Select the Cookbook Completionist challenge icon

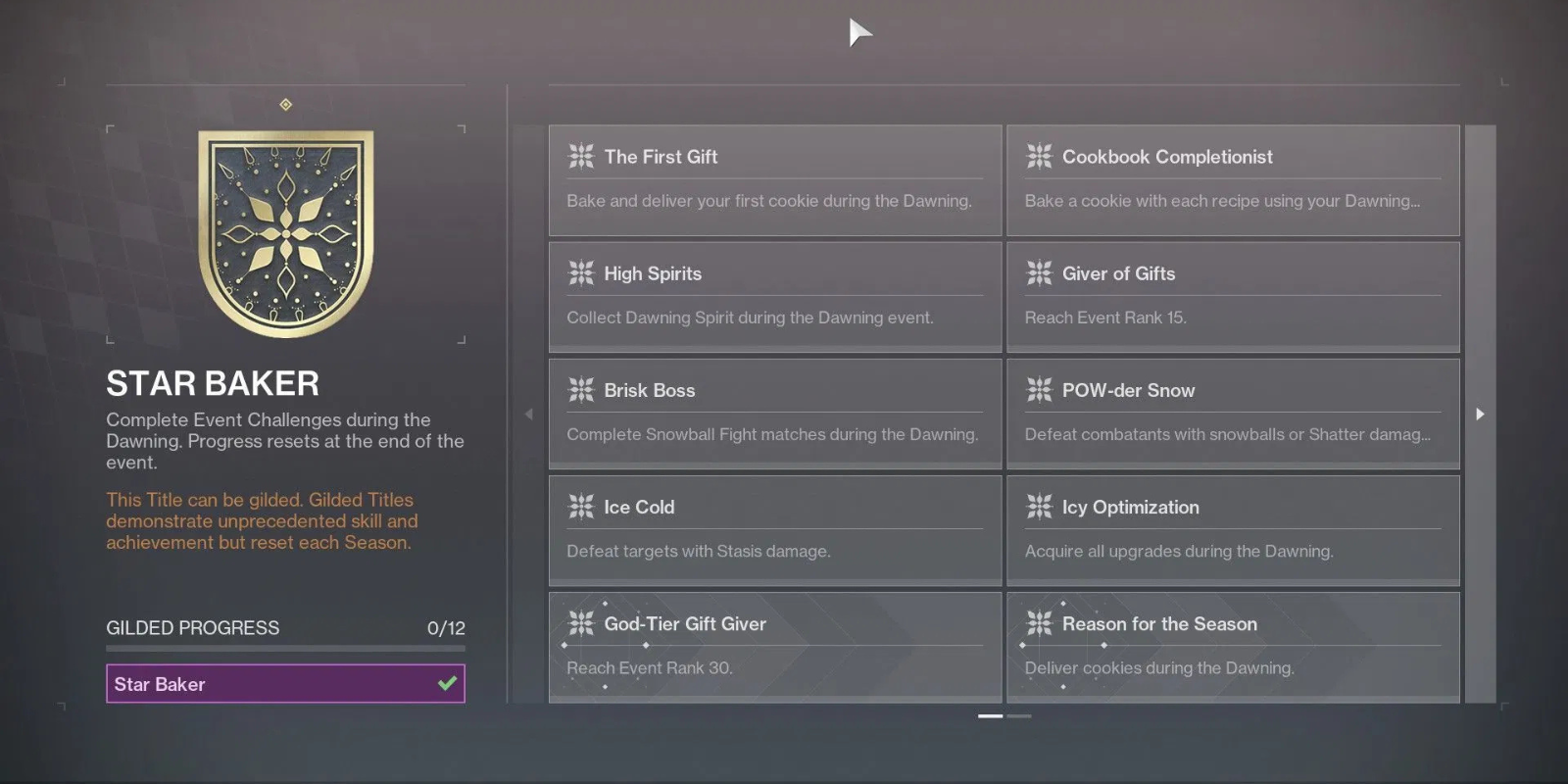[1039, 156]
